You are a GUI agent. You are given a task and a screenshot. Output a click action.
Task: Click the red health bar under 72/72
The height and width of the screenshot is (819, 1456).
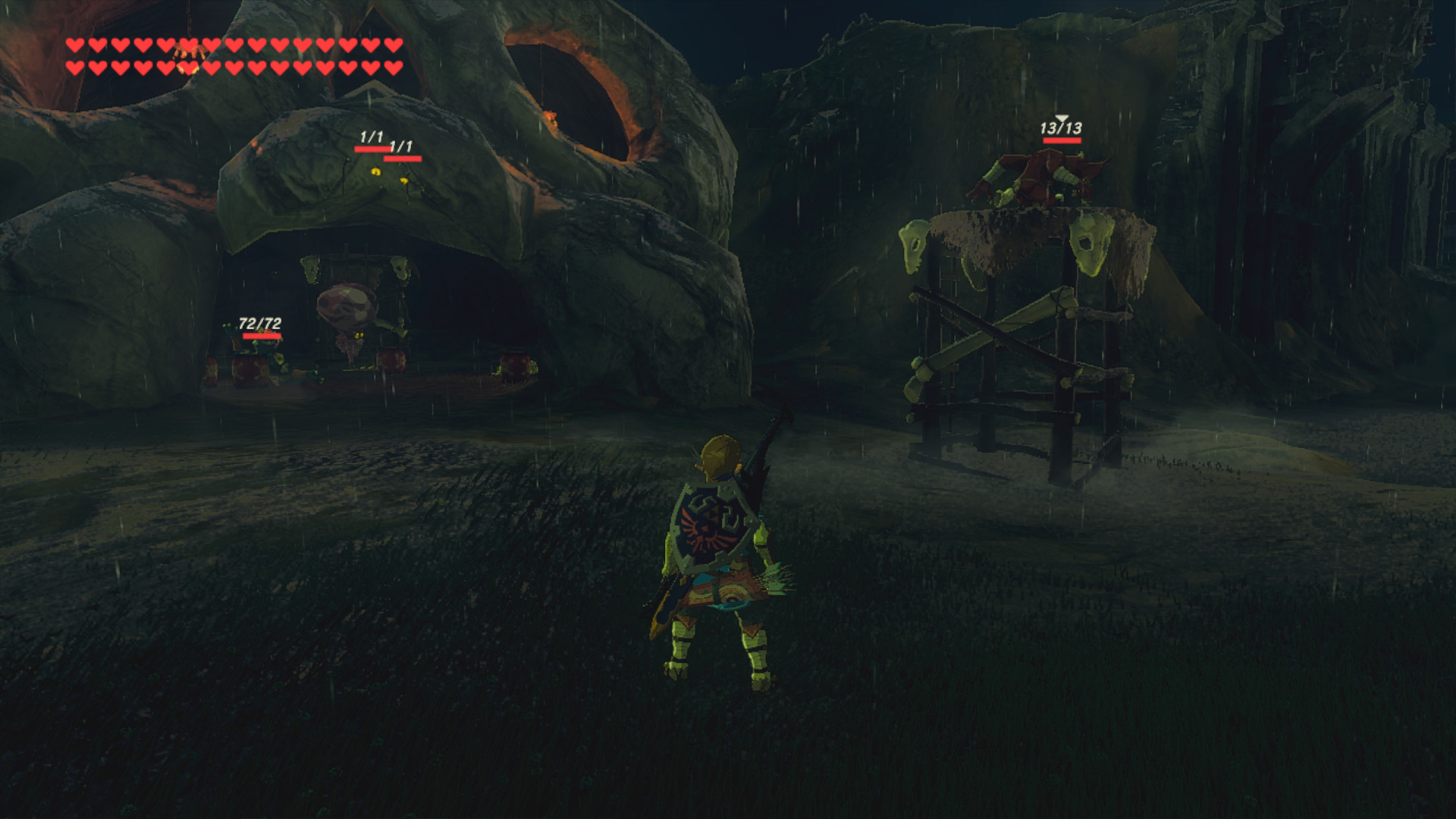(x=262, y=335)
